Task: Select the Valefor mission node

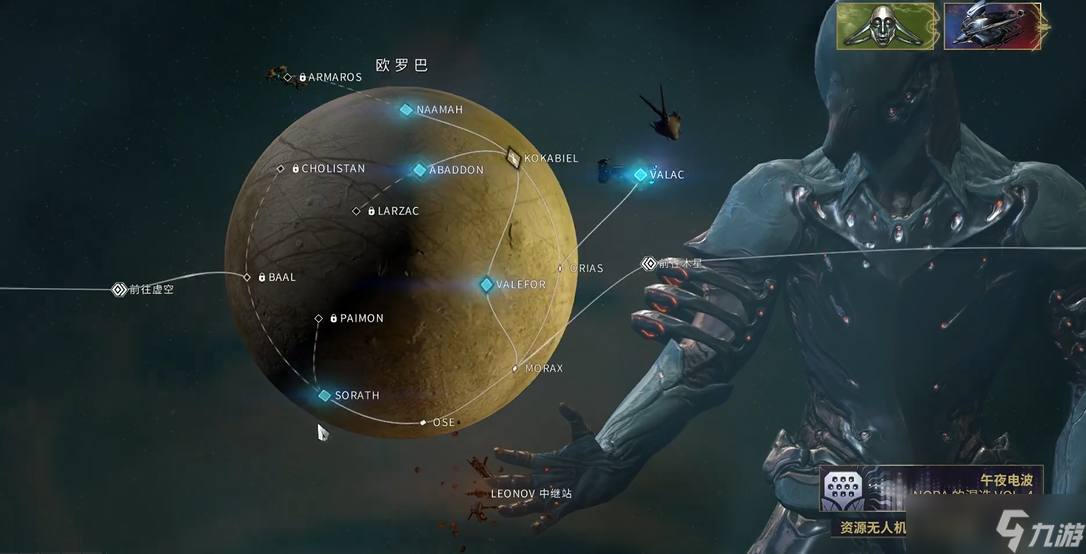Action: 487,285
